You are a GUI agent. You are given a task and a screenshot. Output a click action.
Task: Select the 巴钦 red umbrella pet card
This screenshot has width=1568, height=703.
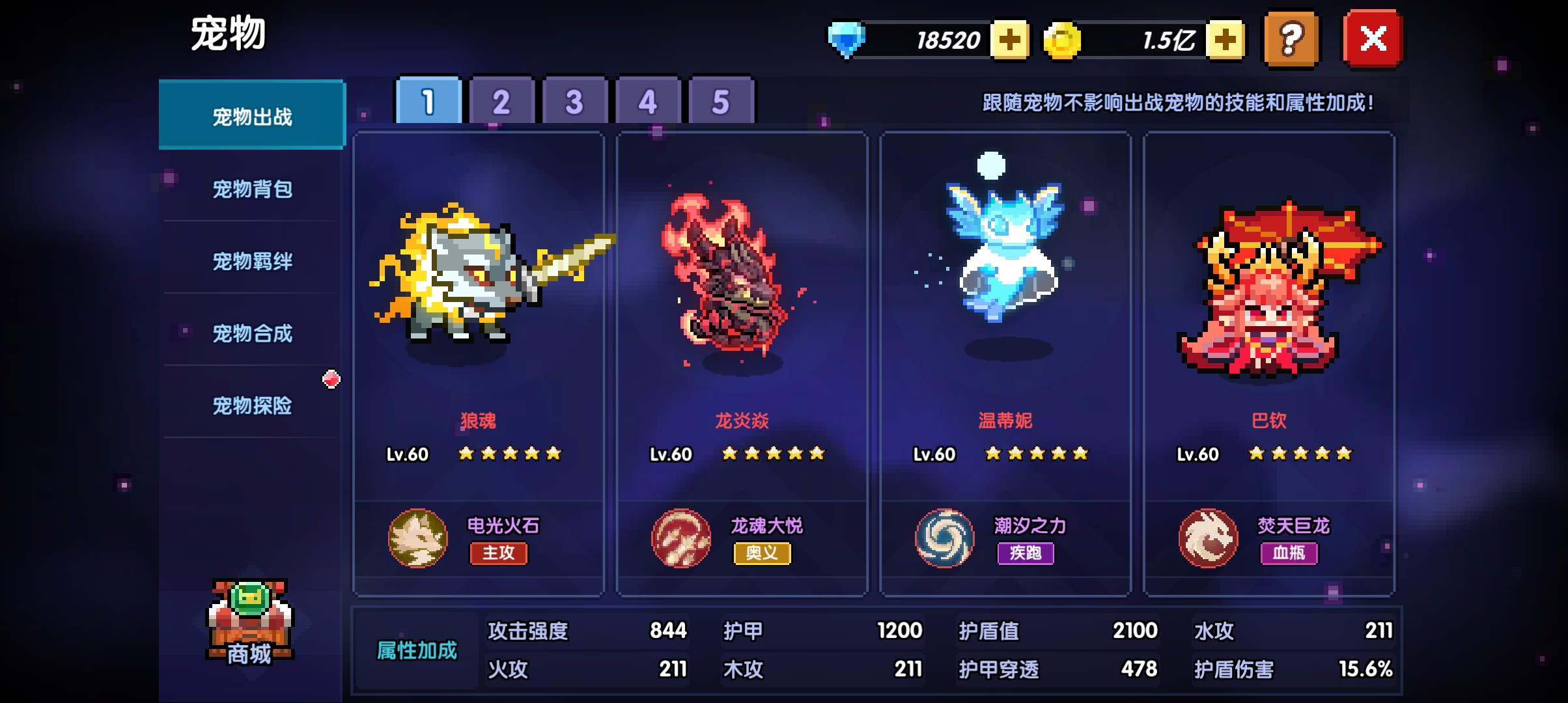pyautogui.click(x=1268, y=312)
